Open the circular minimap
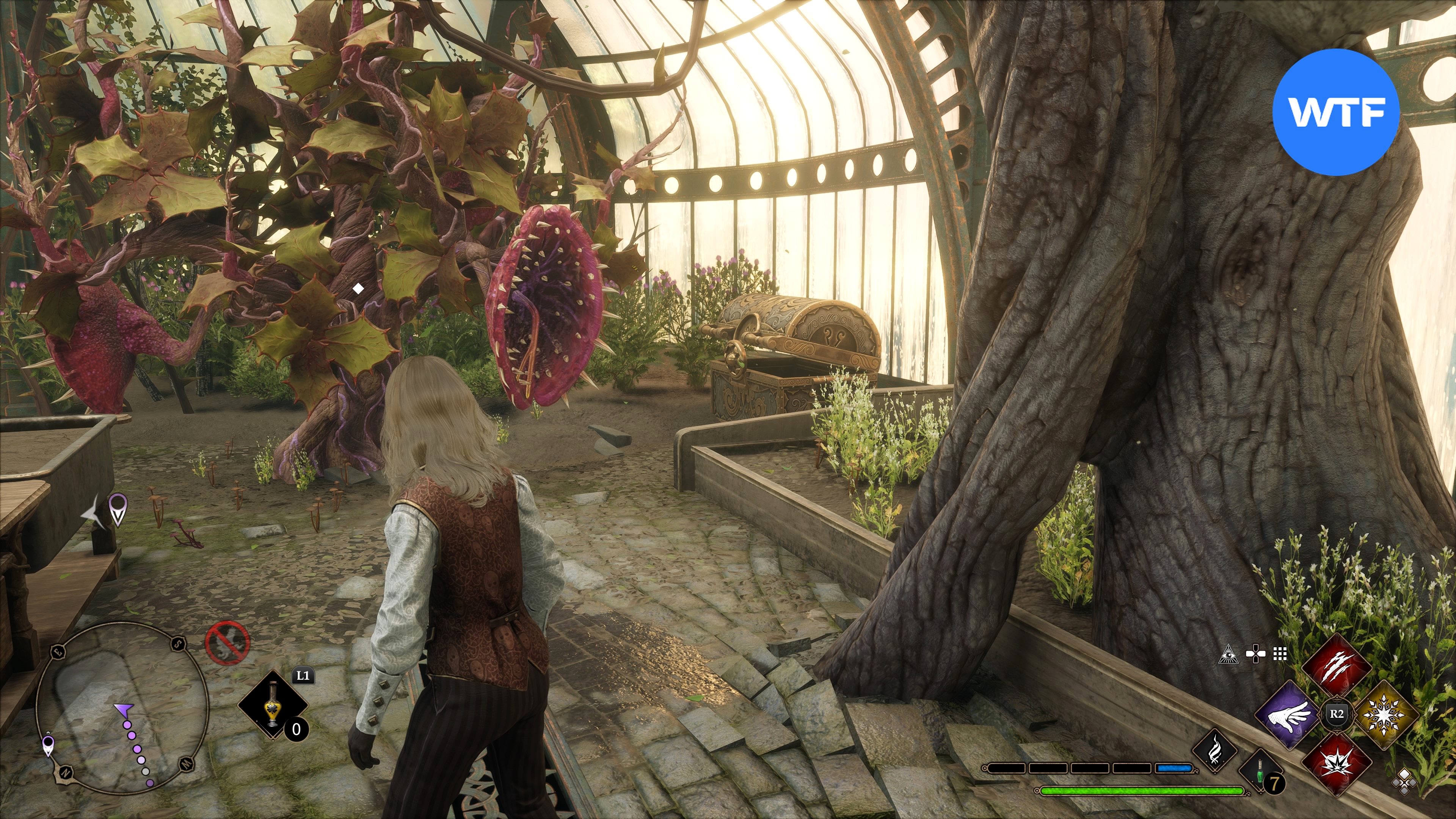Screen dimensions: 1456x819 click(122, 706)
